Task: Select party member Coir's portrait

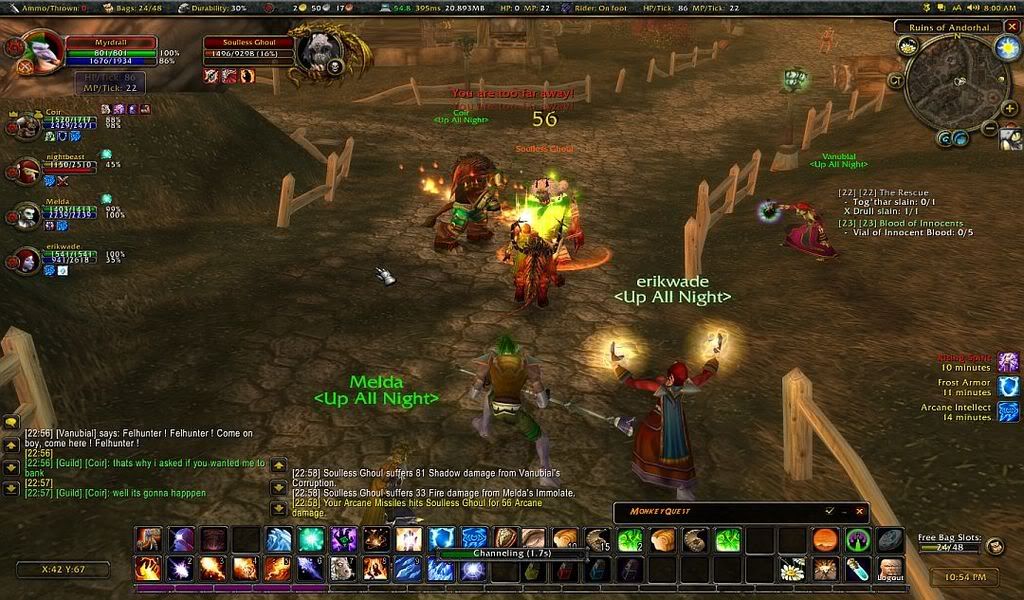Action: 27,127
